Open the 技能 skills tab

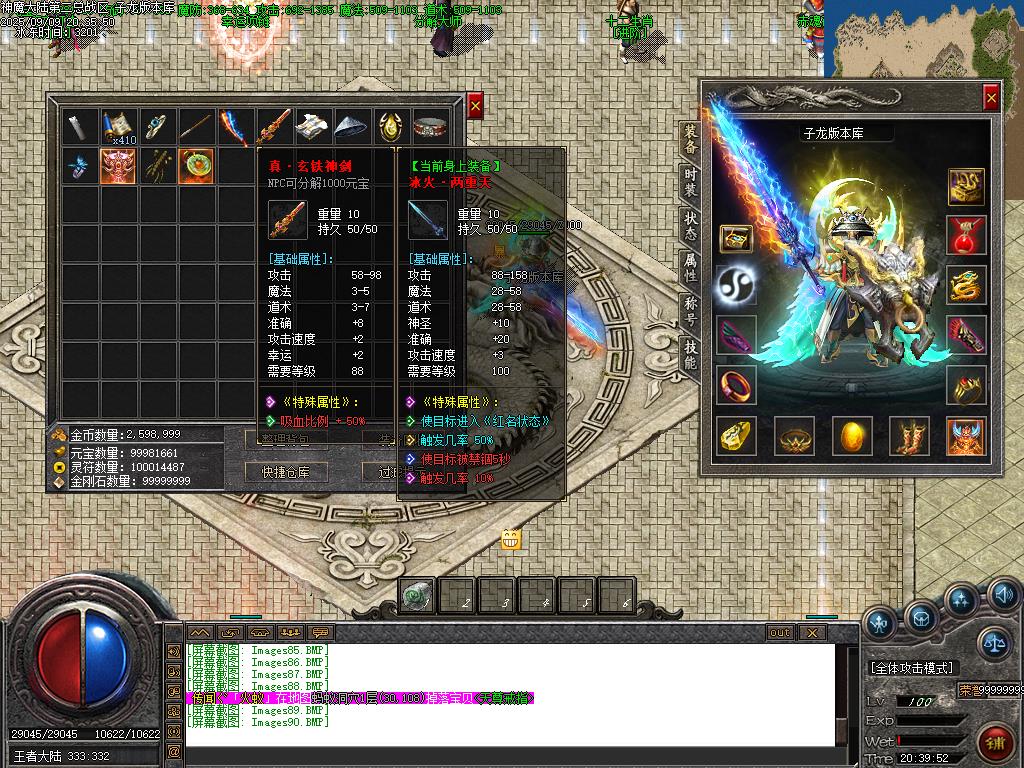tap(690, 354)
